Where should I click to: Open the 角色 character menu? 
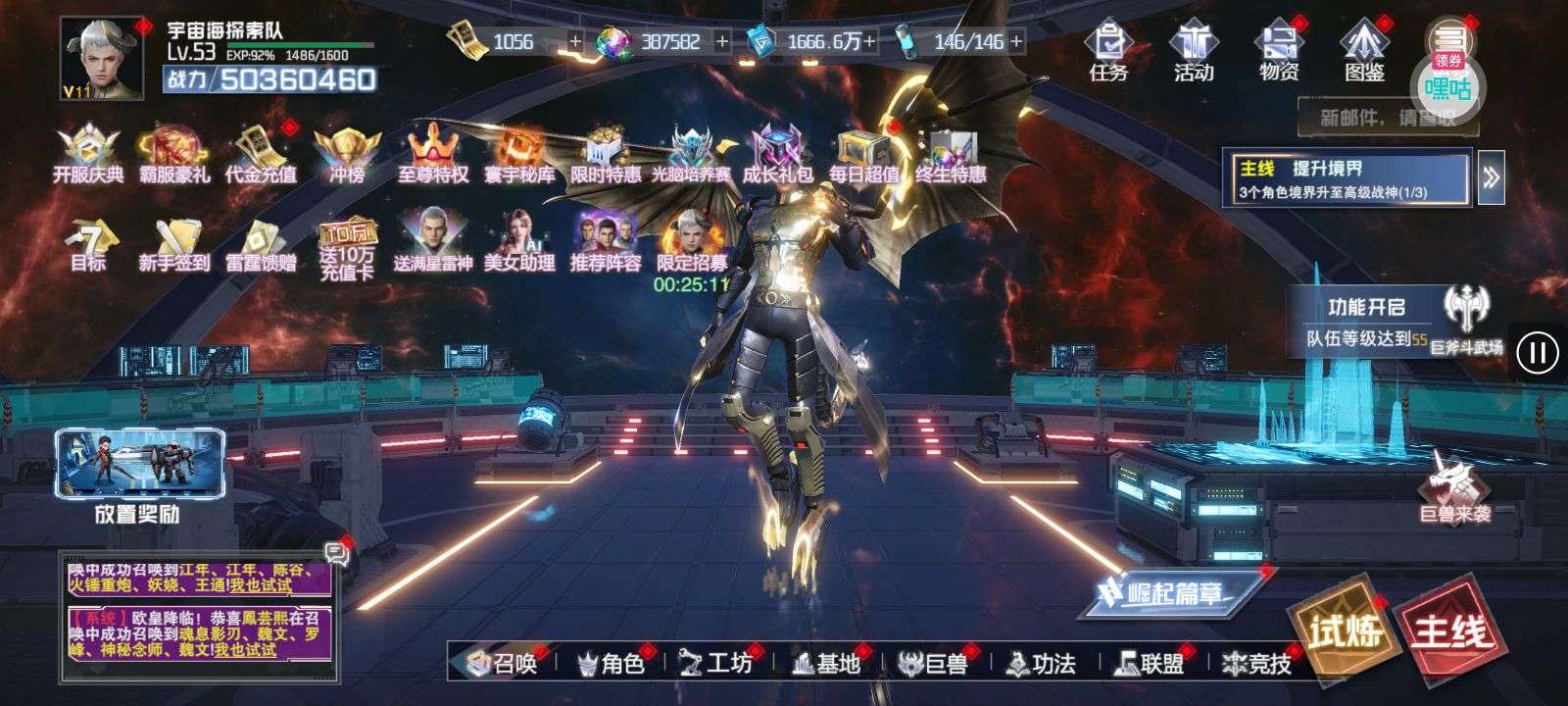[x=612, y=664]
